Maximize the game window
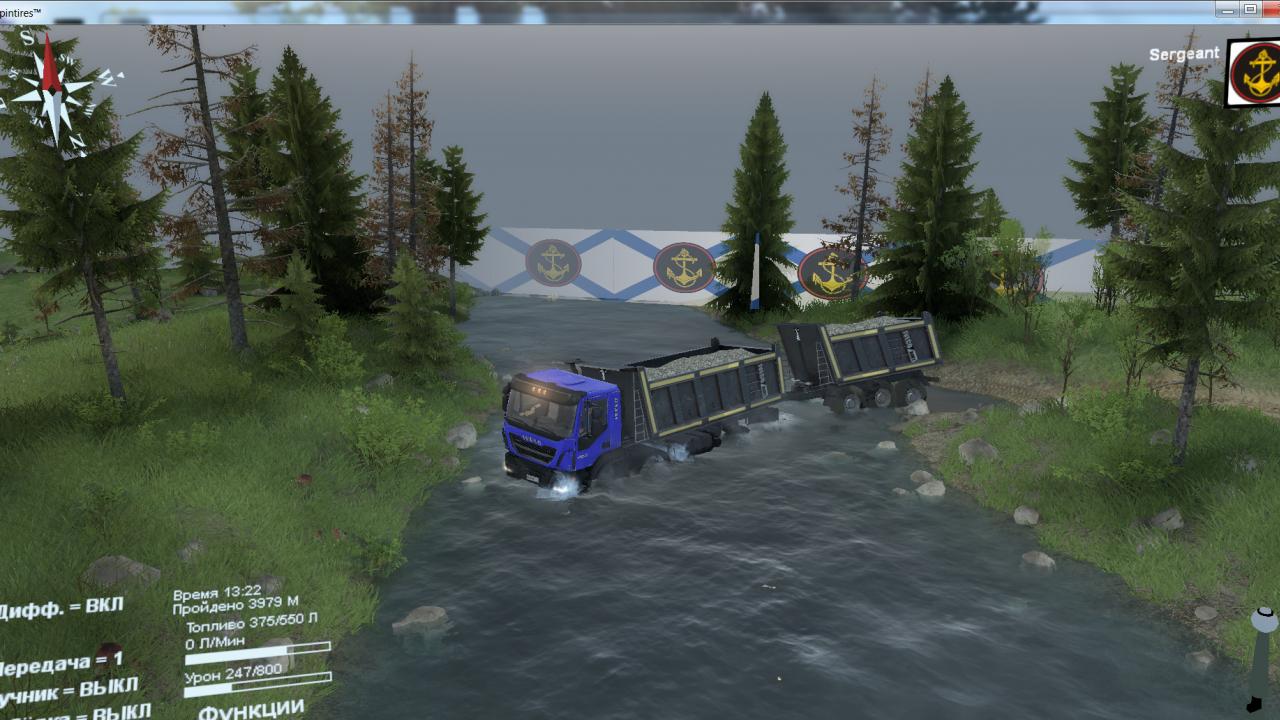 pyautogui.click(x=1250, y=9)
